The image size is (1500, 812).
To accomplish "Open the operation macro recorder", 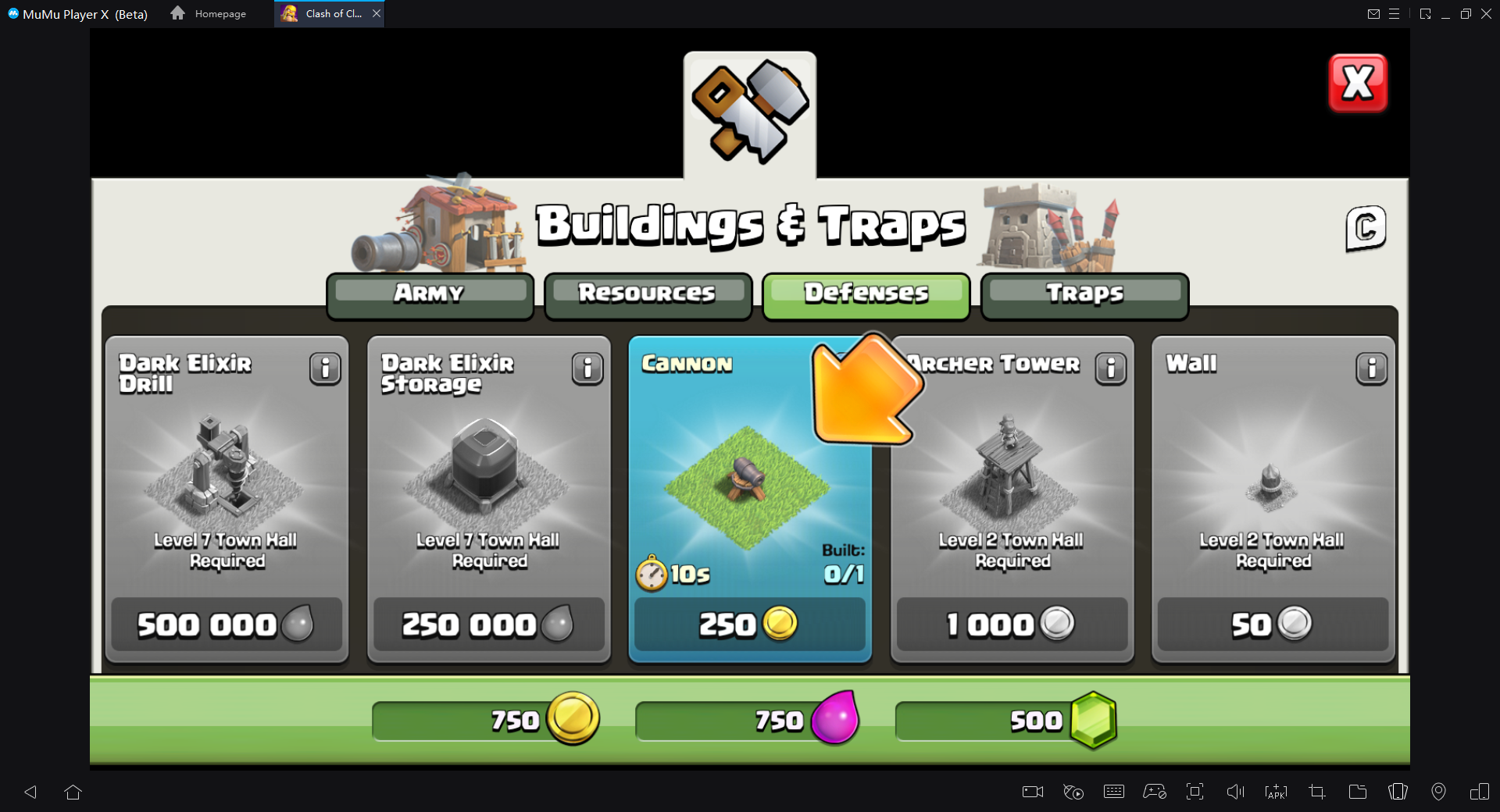I will coord(1073,792).
